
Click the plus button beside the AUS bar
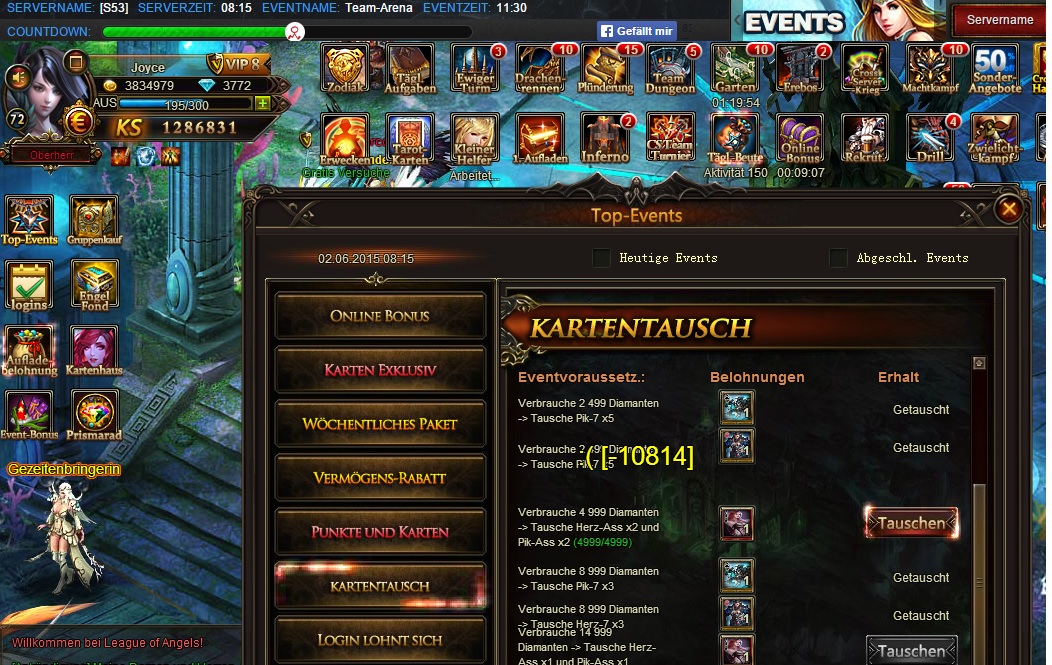tap(263, 104)
